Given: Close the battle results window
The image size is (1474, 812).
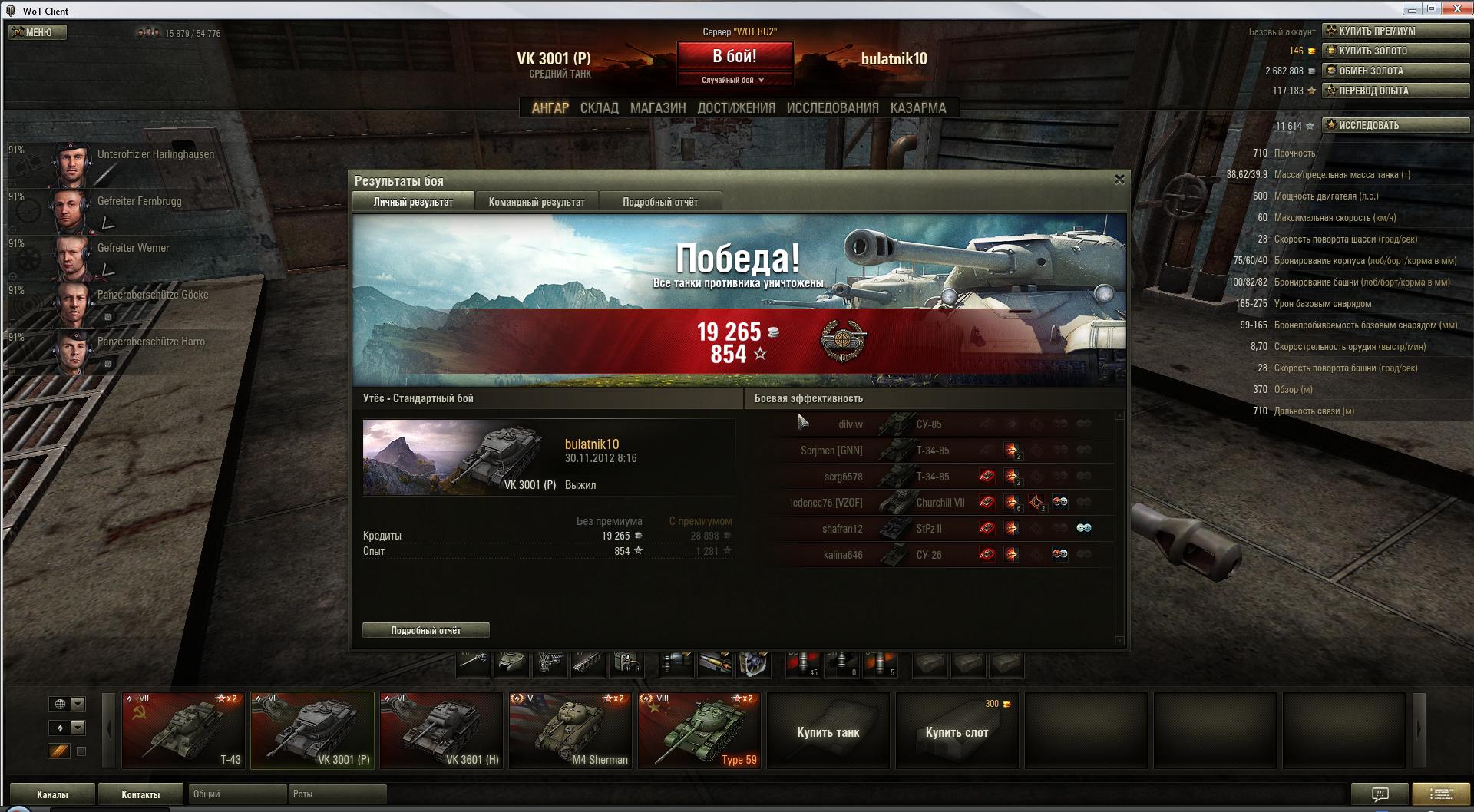Looking at the screenshot, I should coord(1119,180).
